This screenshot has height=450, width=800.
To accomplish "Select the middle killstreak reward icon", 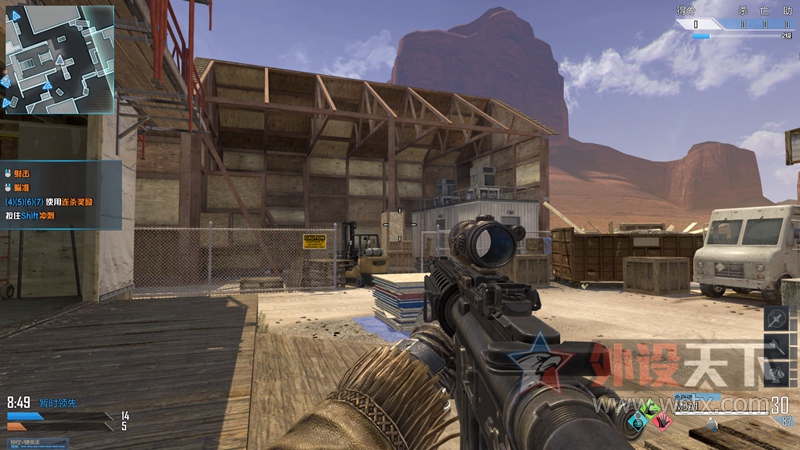I will (778, 346).
